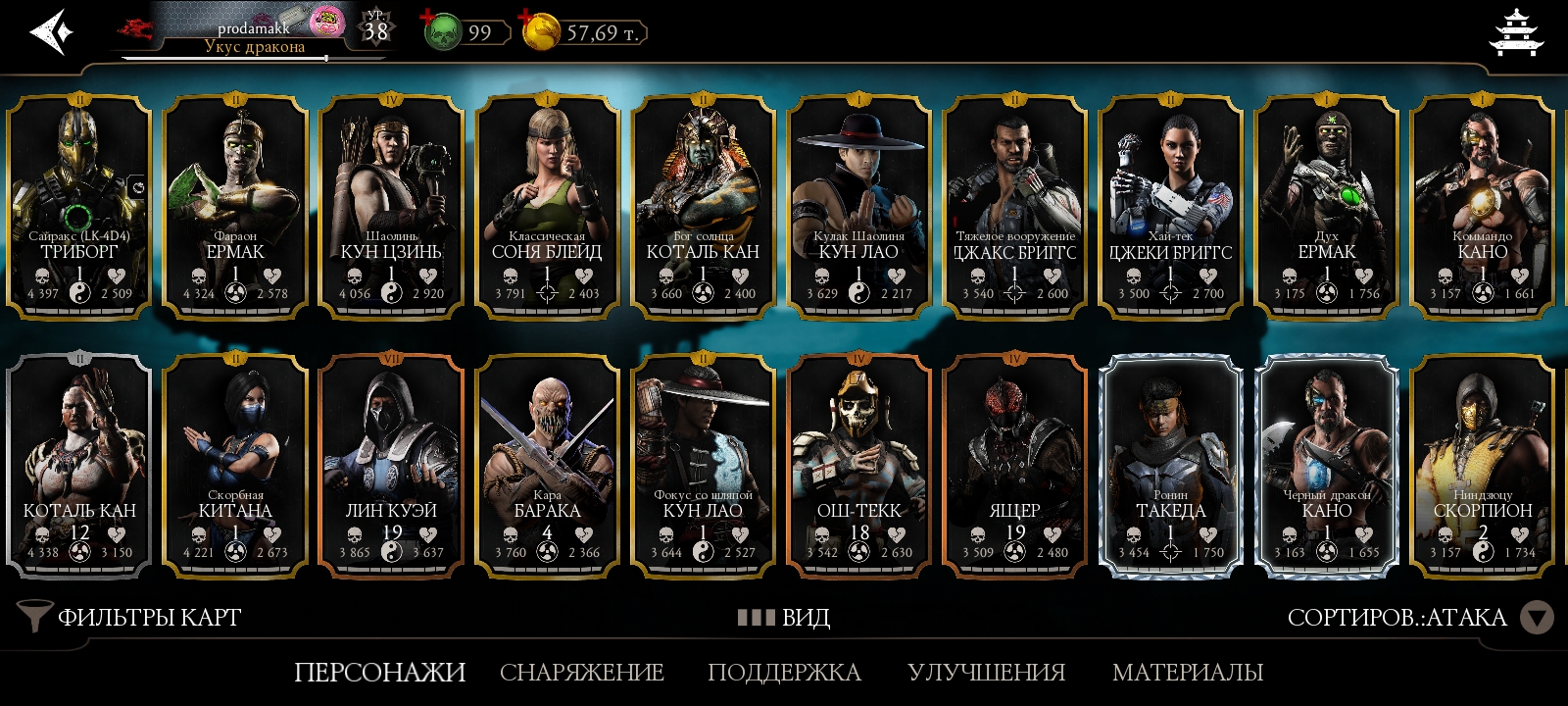The width and height of the screenshot is (1568, 706).
Task: Choose the Шаолинь Кун Цзинь card
Action: 391,208
